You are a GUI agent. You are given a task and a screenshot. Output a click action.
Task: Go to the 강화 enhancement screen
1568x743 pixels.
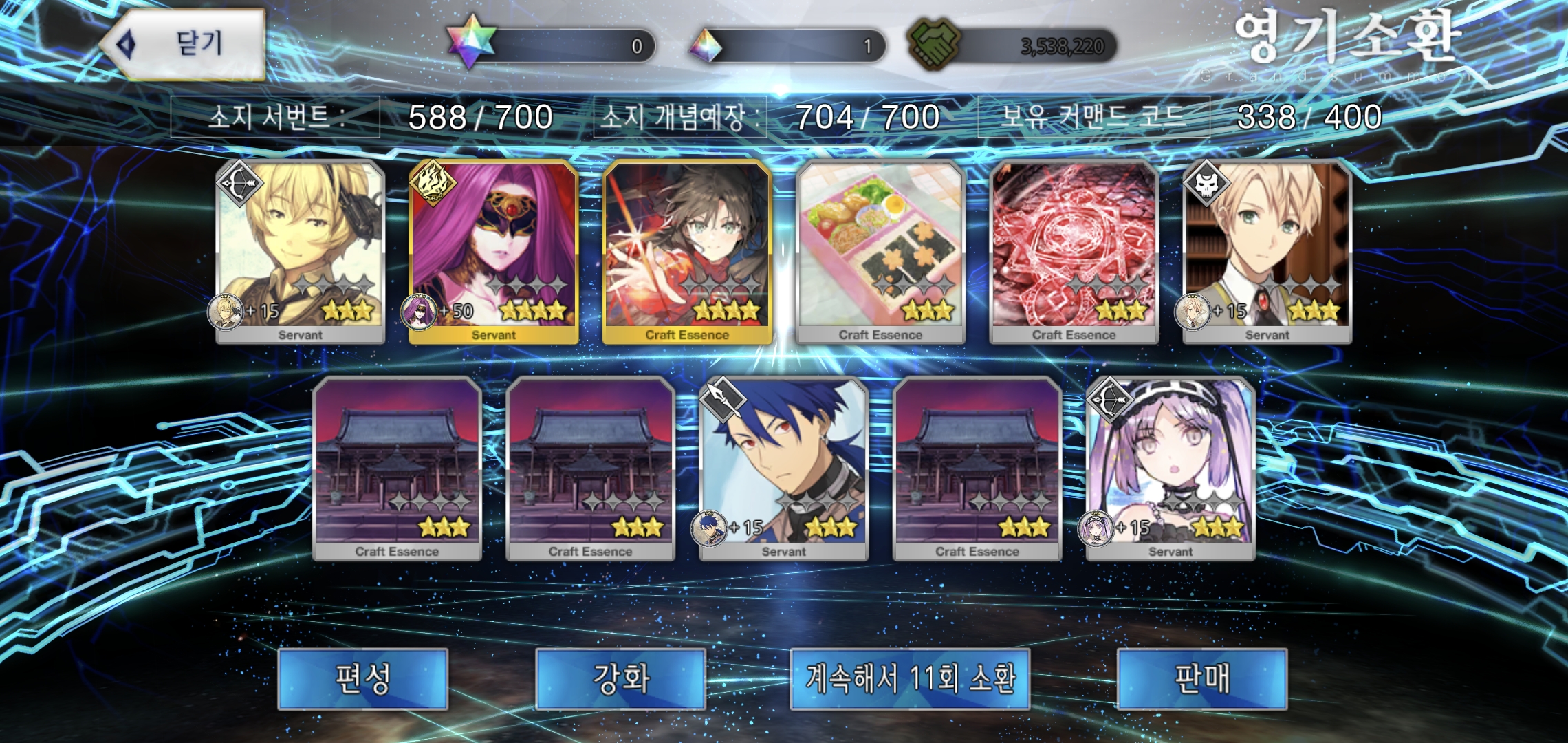pyautogui.click(x=620, y=678)
